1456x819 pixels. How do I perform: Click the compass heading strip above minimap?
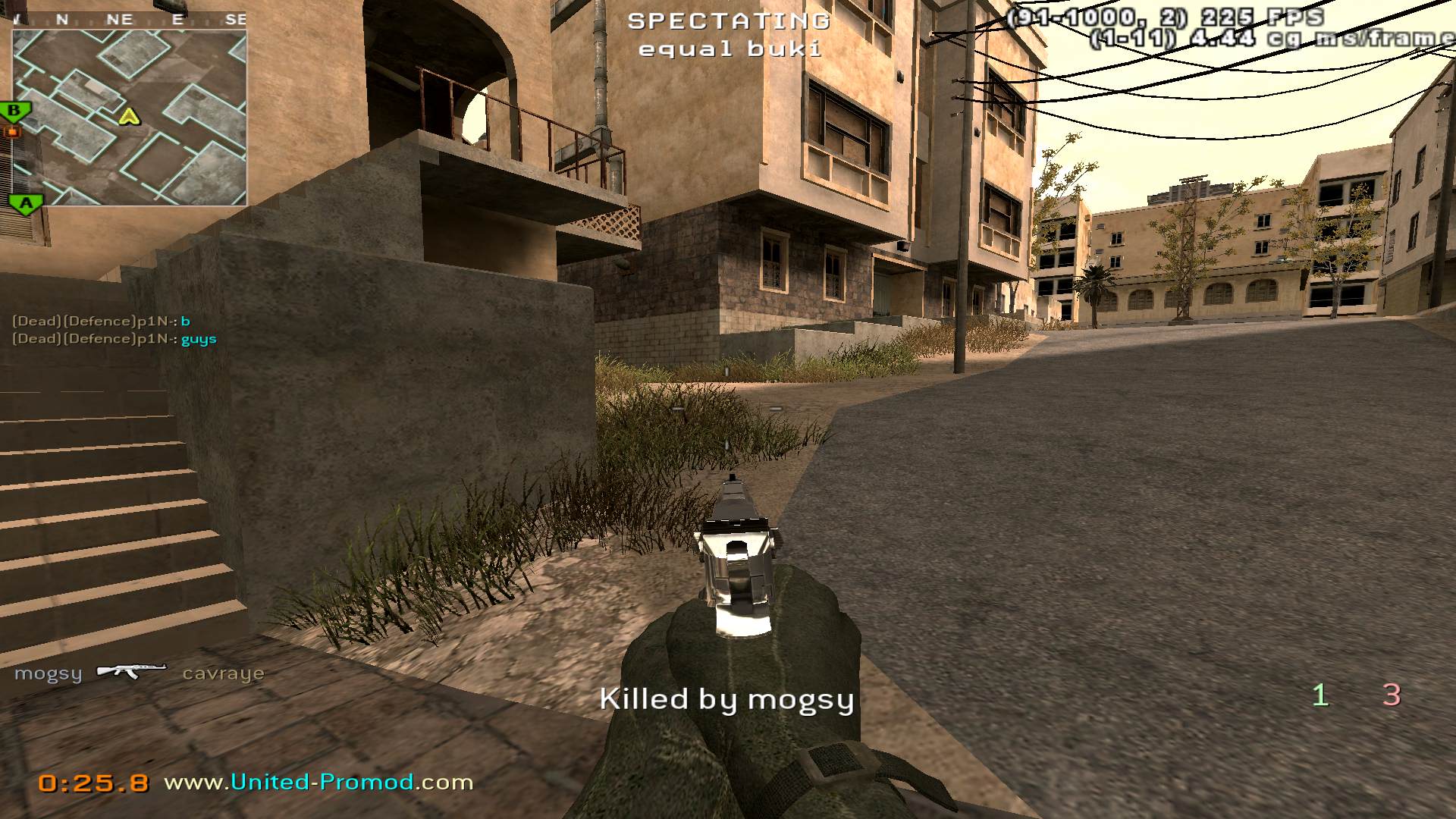click(x=129, y=20)
